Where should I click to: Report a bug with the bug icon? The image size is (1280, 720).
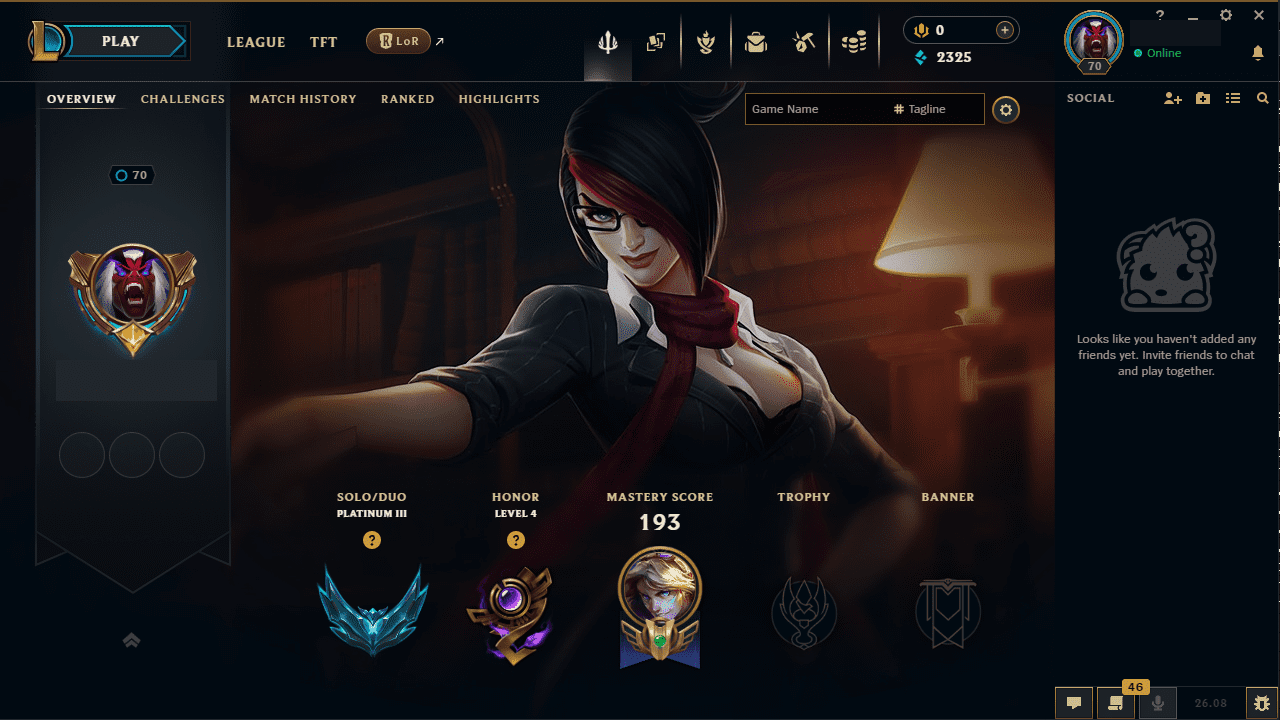pos(1262,703)
